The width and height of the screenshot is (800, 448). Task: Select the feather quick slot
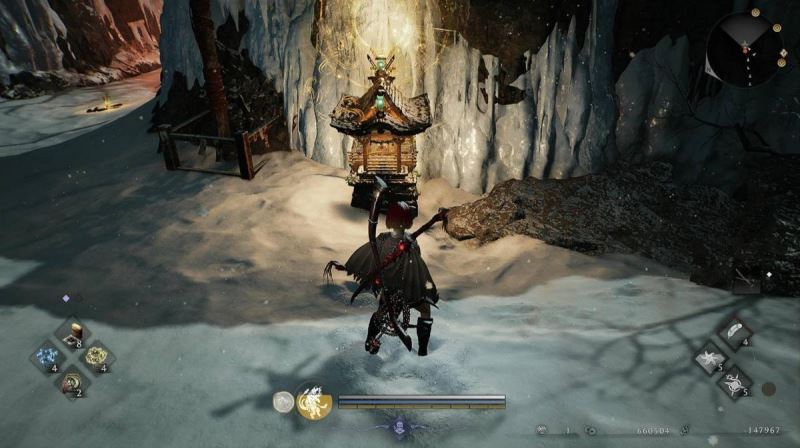pyautogui.click(x=735, y=333)
